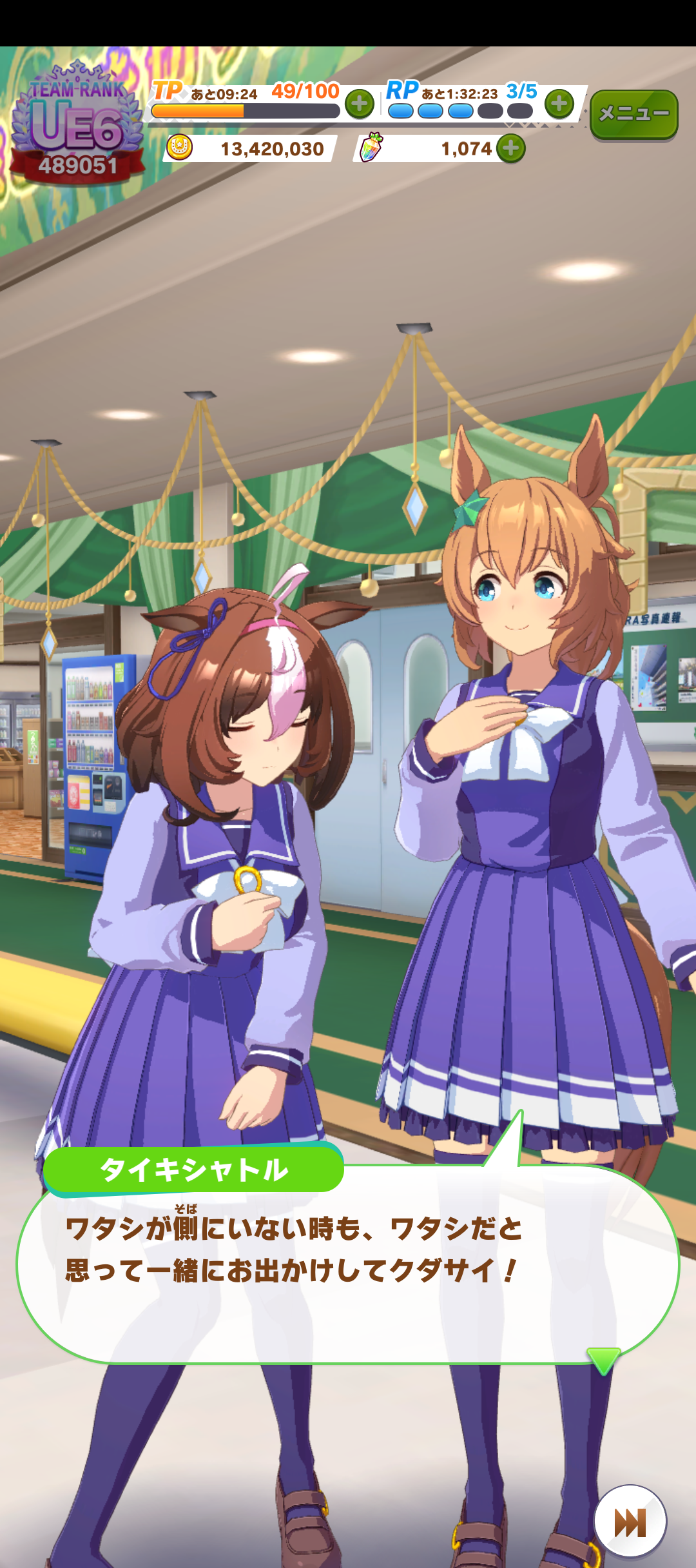696x1568 pixels.
Task: Add TP with the plus button
Action: click(x=360, y=104)
